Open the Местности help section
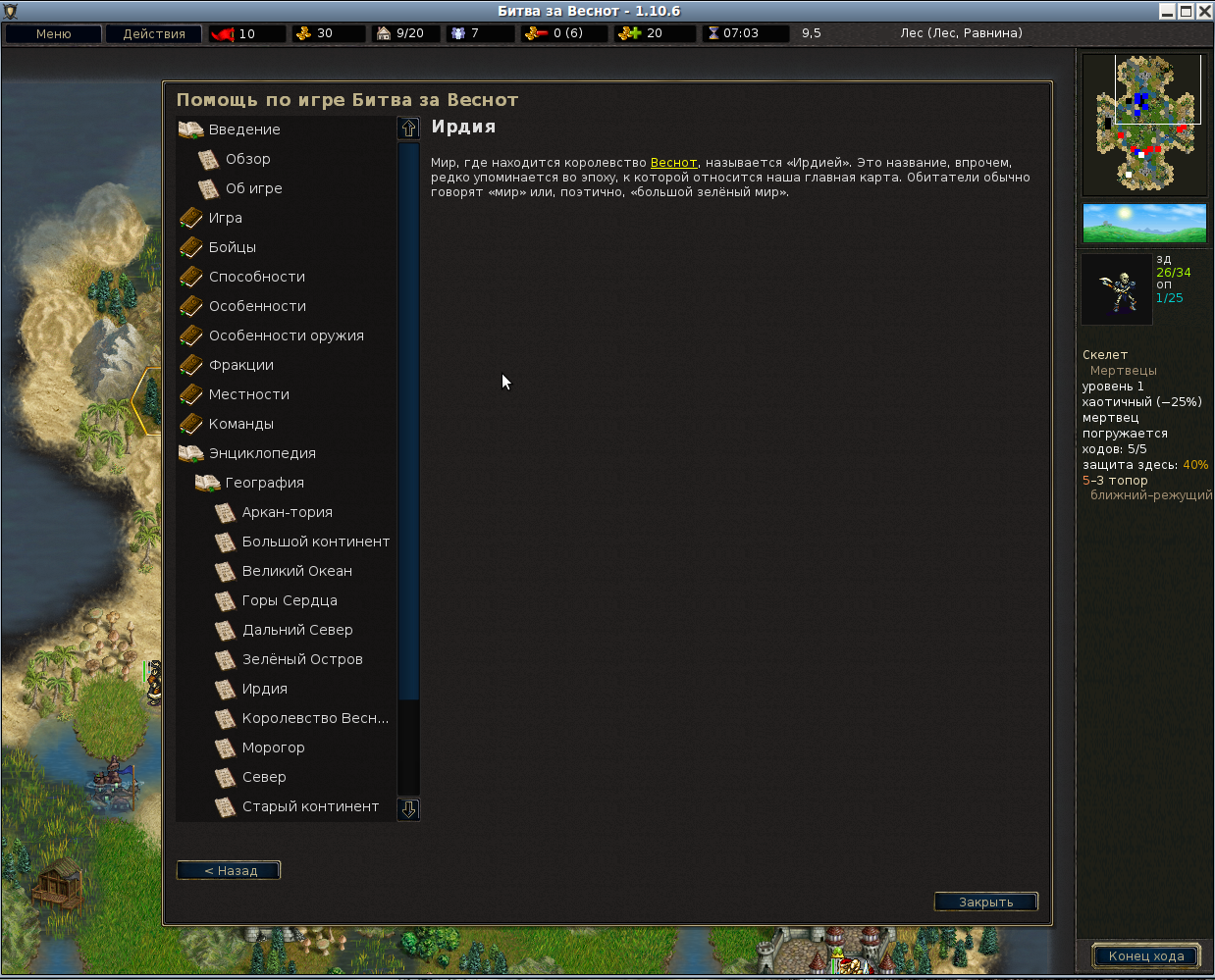 pos(248,394)
